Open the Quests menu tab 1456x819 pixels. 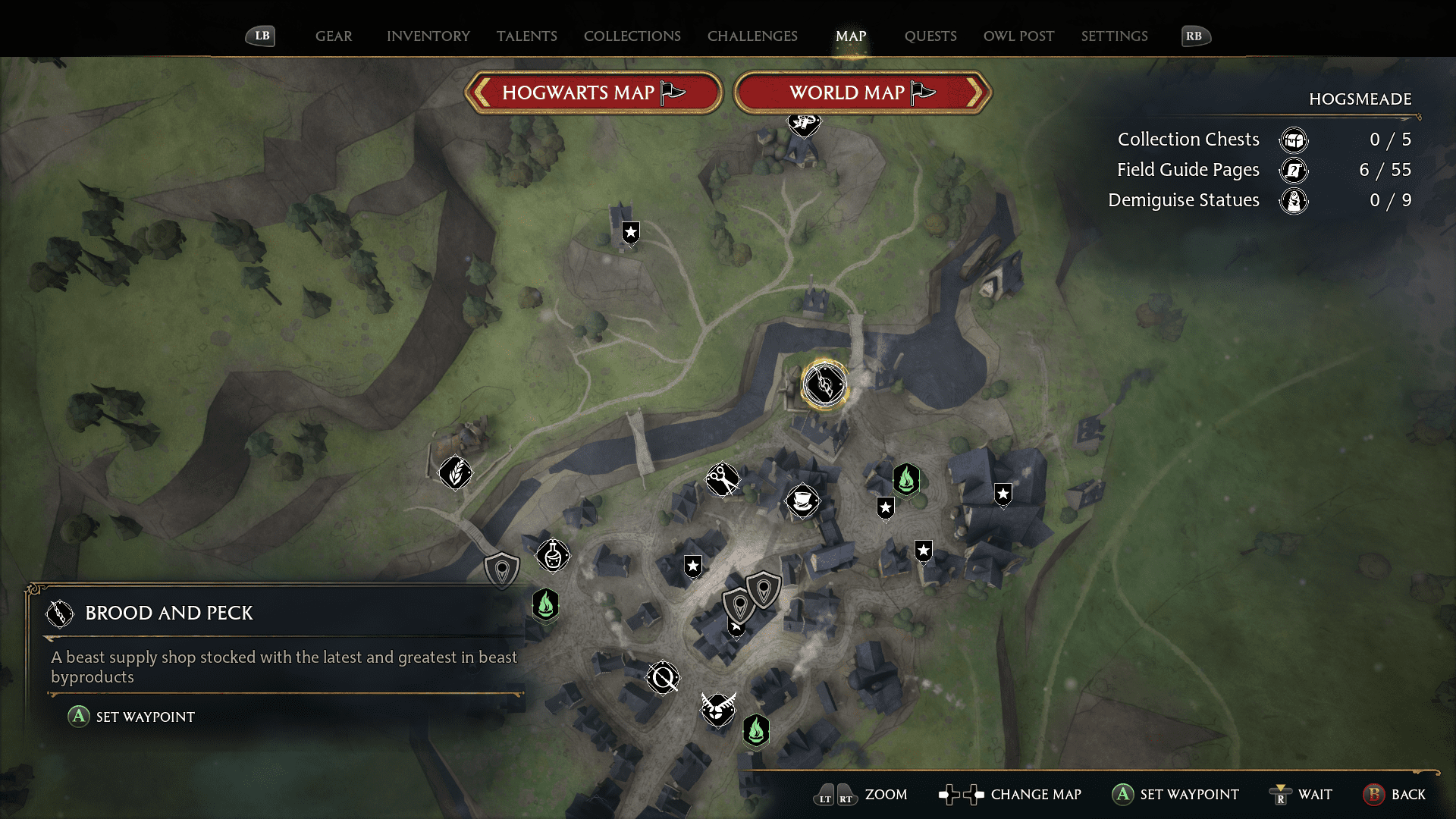tap(930, 36)
